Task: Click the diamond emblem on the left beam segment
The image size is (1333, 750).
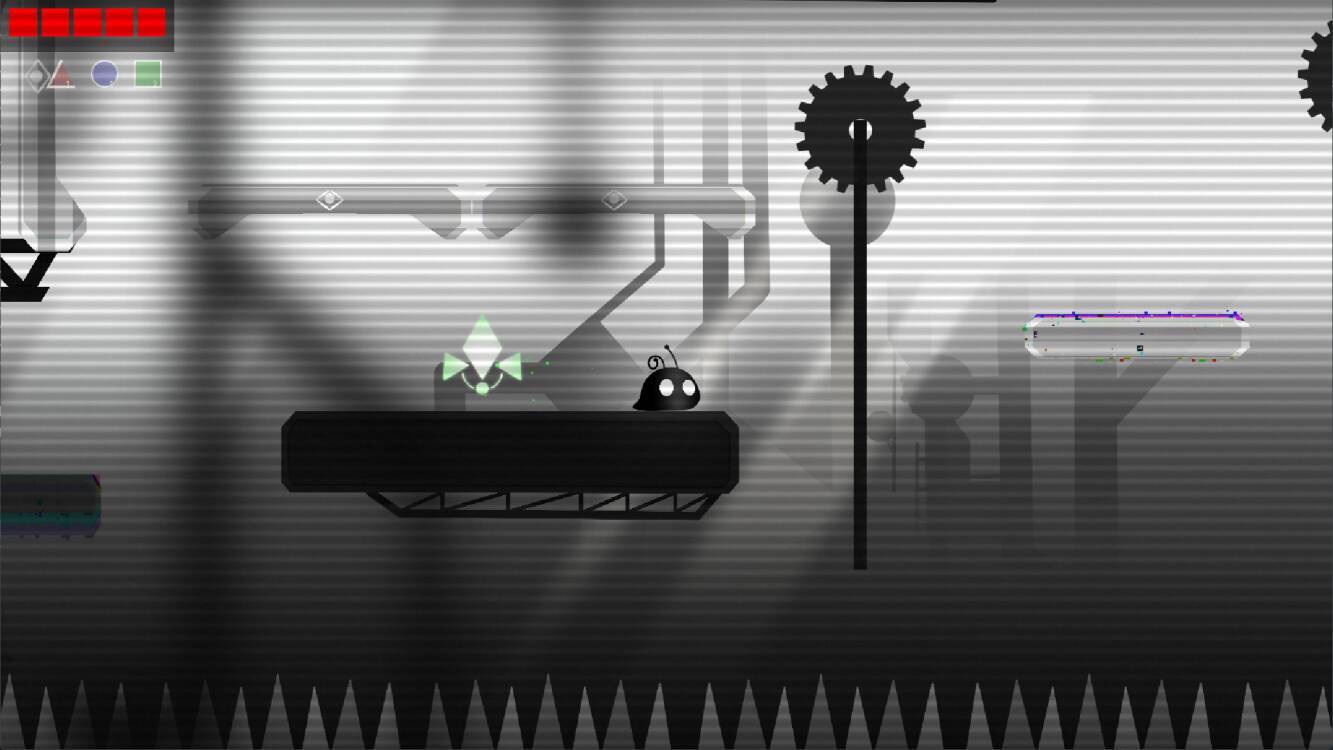Action: click(330, 199)
